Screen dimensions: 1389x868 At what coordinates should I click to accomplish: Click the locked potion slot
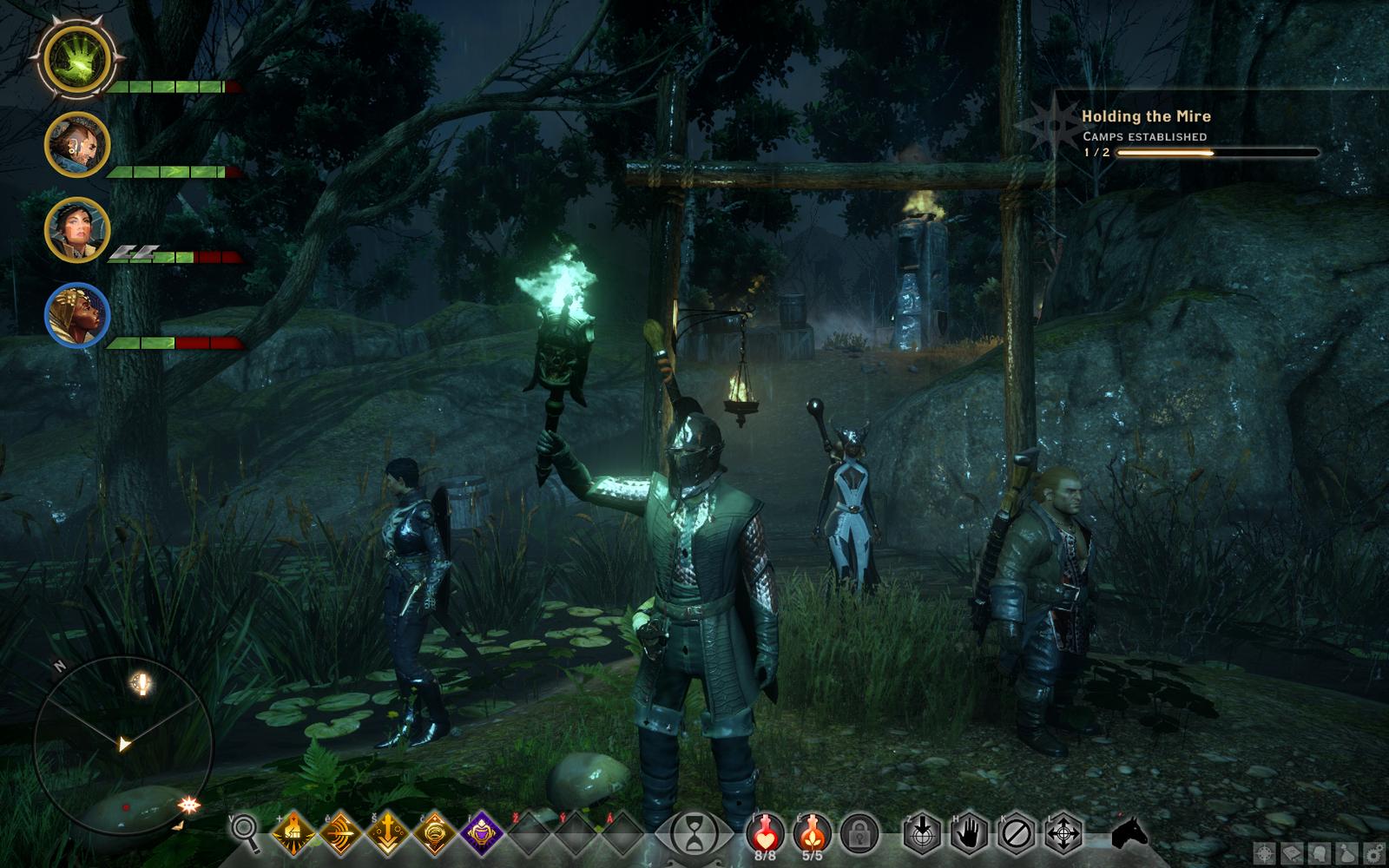point(859,833)
